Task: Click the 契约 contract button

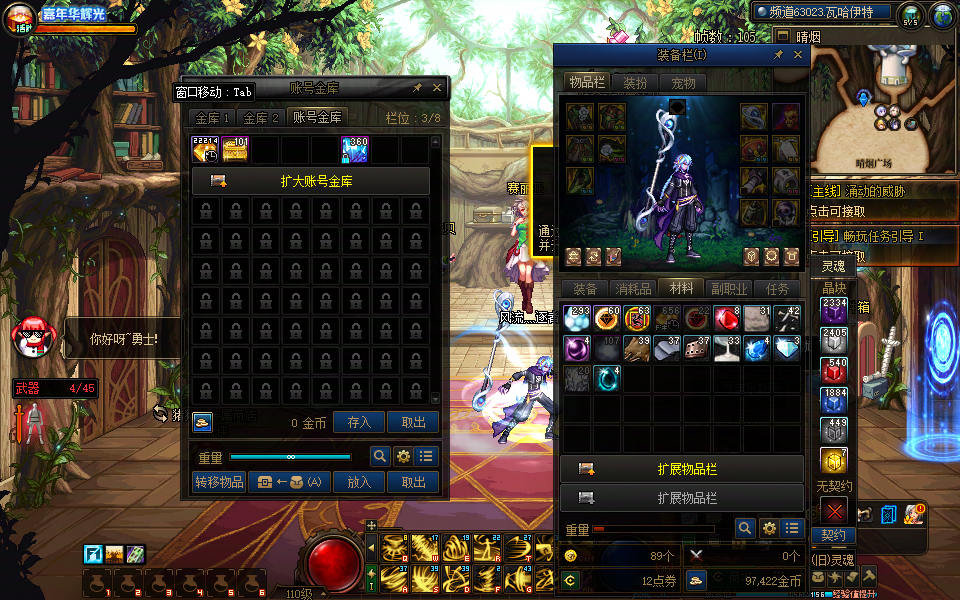Action: click(x=833, y=536)
